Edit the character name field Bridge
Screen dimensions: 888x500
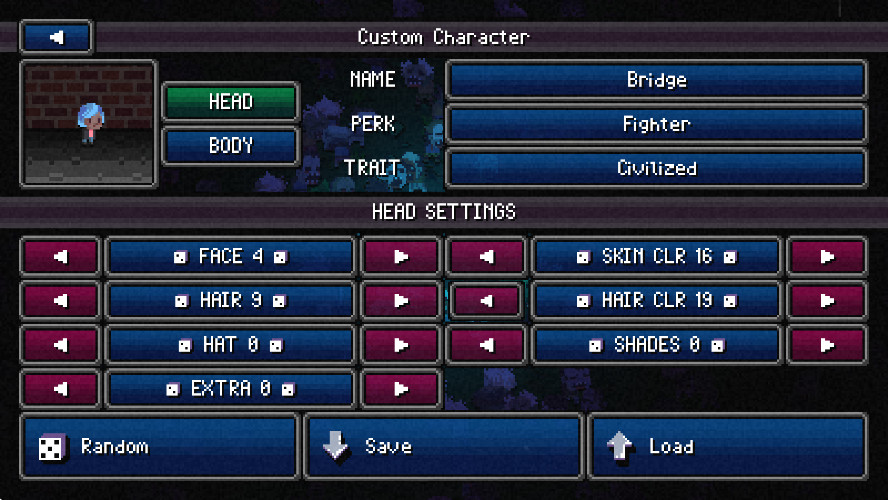(x=656, y=80)
